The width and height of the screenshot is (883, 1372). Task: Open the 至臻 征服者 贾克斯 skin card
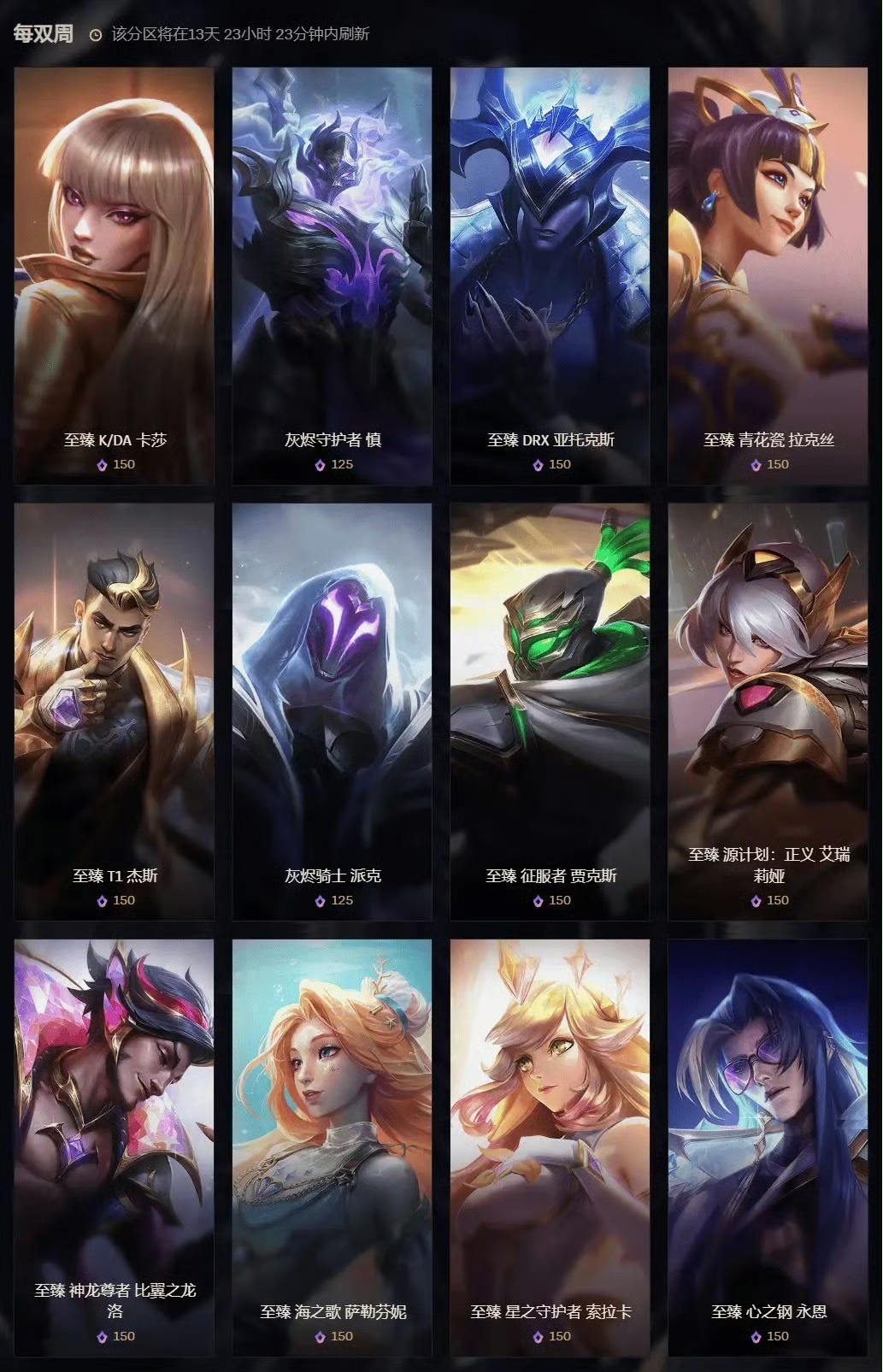point(550,711)
